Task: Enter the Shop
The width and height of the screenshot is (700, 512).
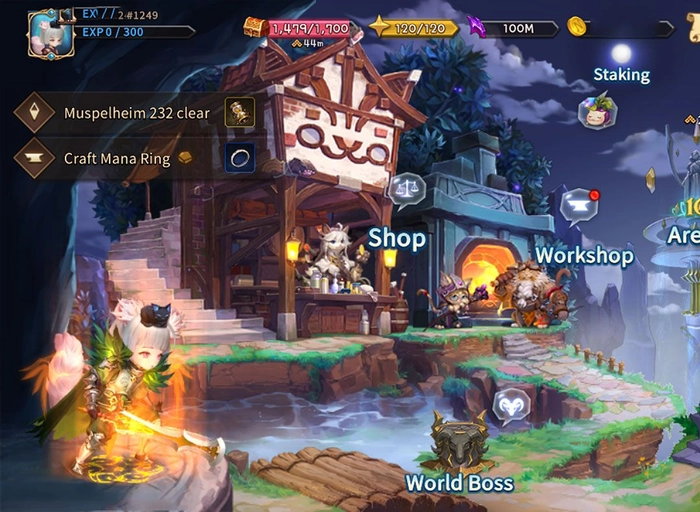Action: tap(396, 238)
